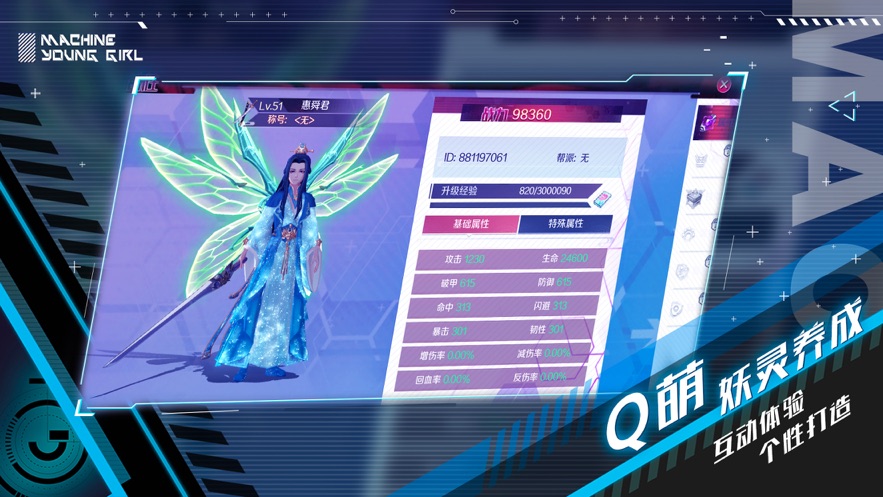Screen dimensions: 883x497
Task: Click the item icon beside 升级经验 bar
Action: click(601, 195)
